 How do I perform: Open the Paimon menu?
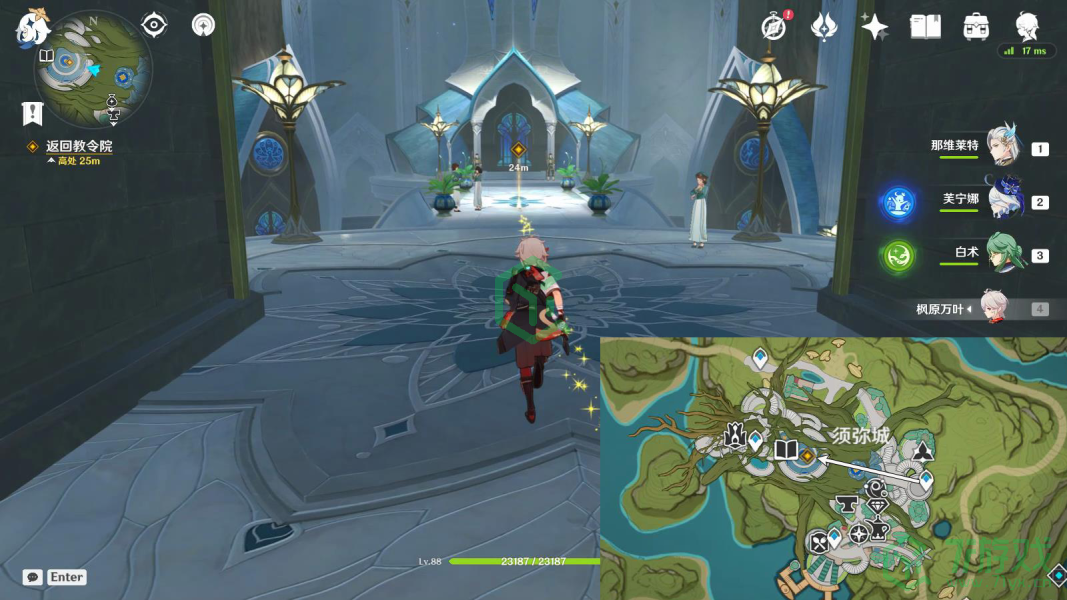[32, 28]
